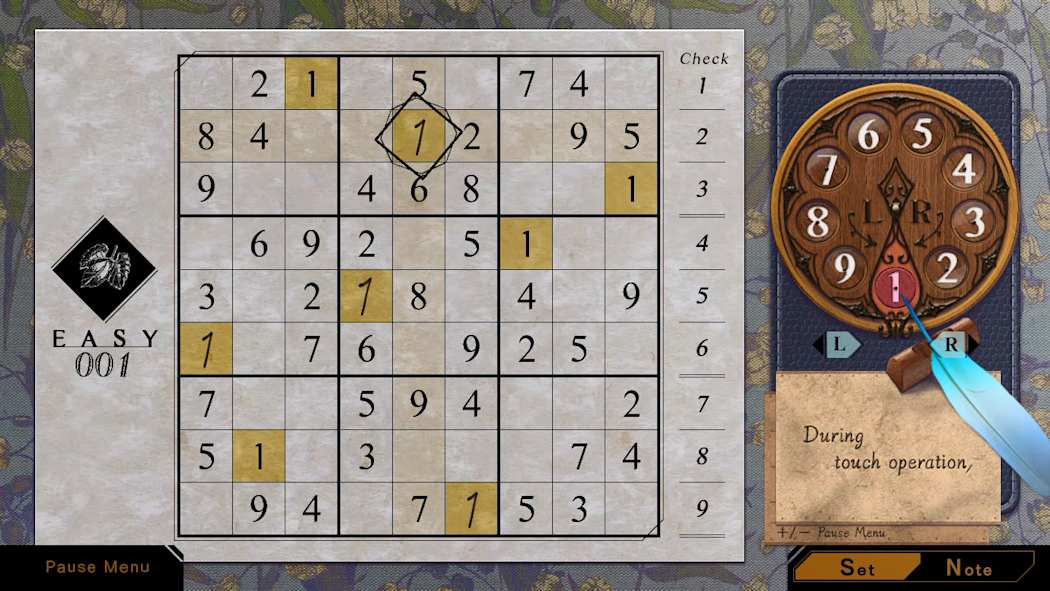This screenshot has height=591, width=1050.
Task: Select number 6 on the dial
Action: 868,134
